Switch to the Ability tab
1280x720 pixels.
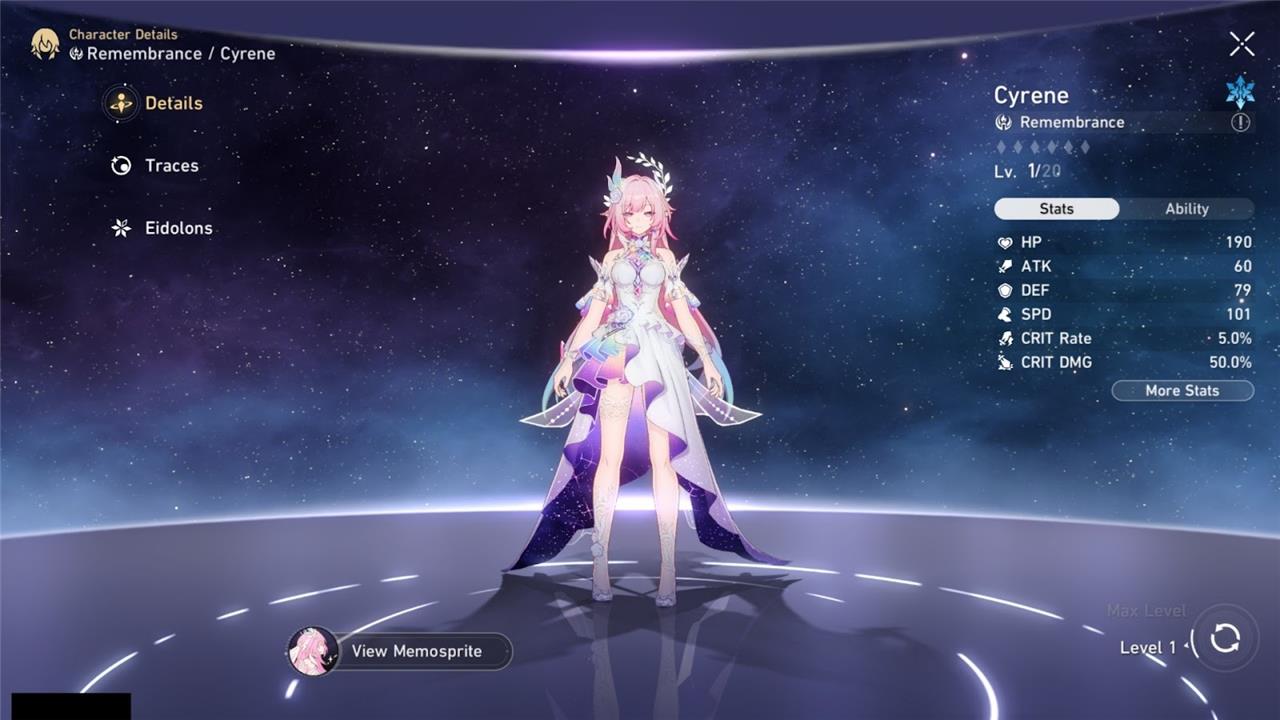(x=1186, y=209)
